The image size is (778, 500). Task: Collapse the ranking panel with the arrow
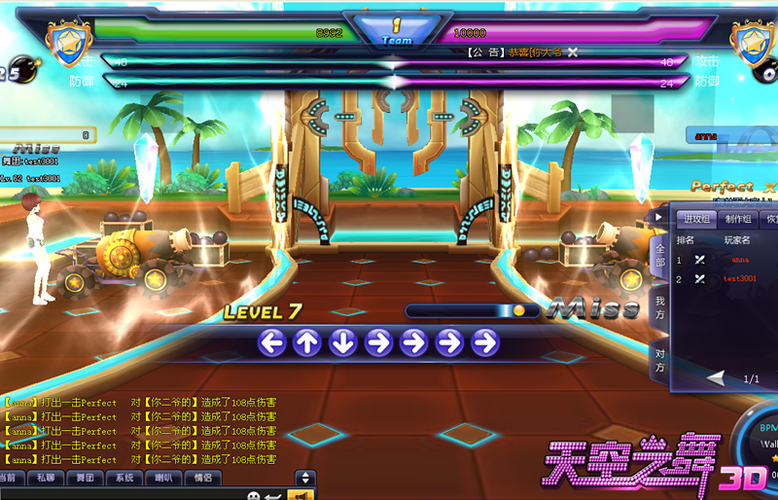point(658,216)
